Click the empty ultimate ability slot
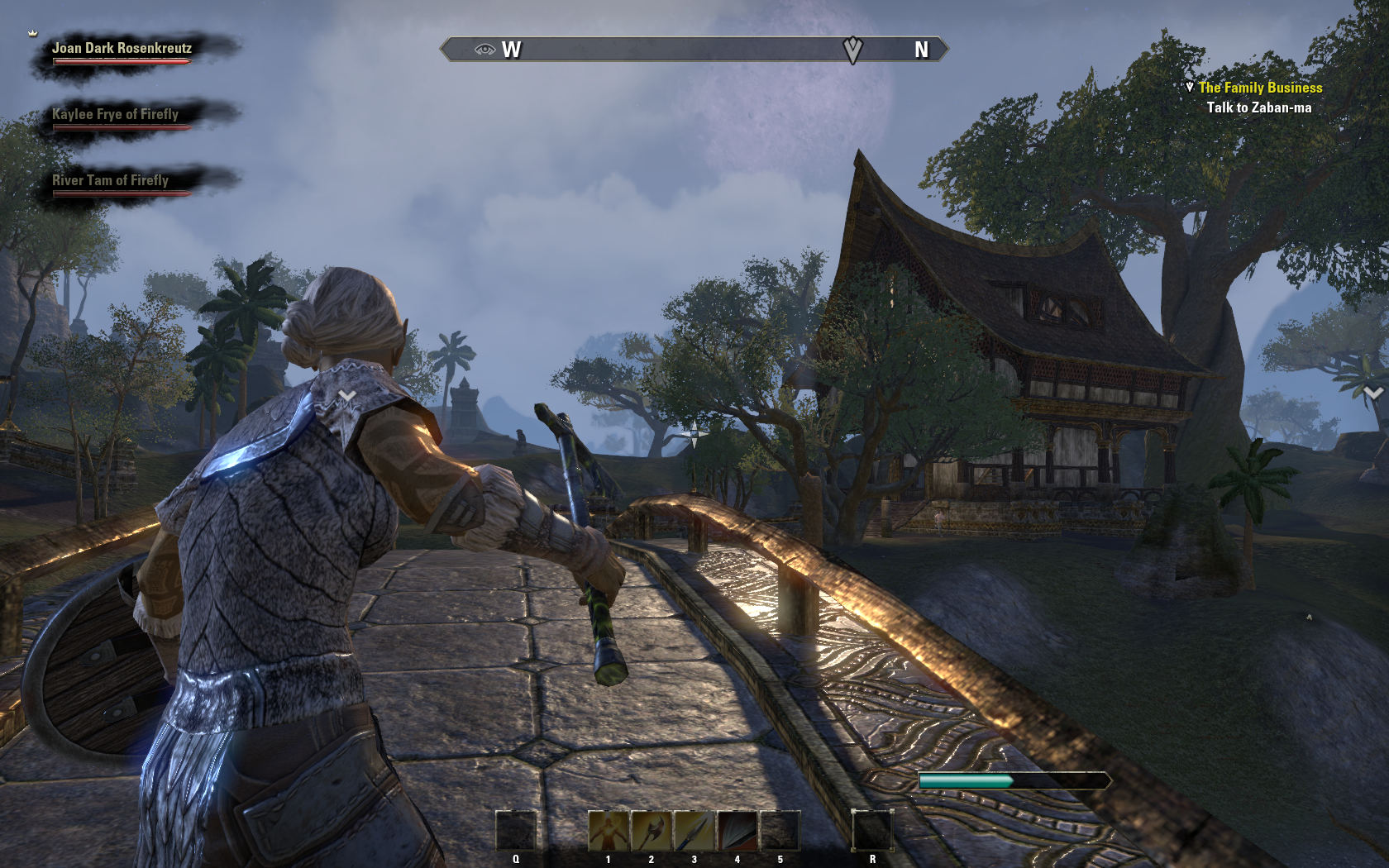The image size is (1389, 868). pos(872,830)
